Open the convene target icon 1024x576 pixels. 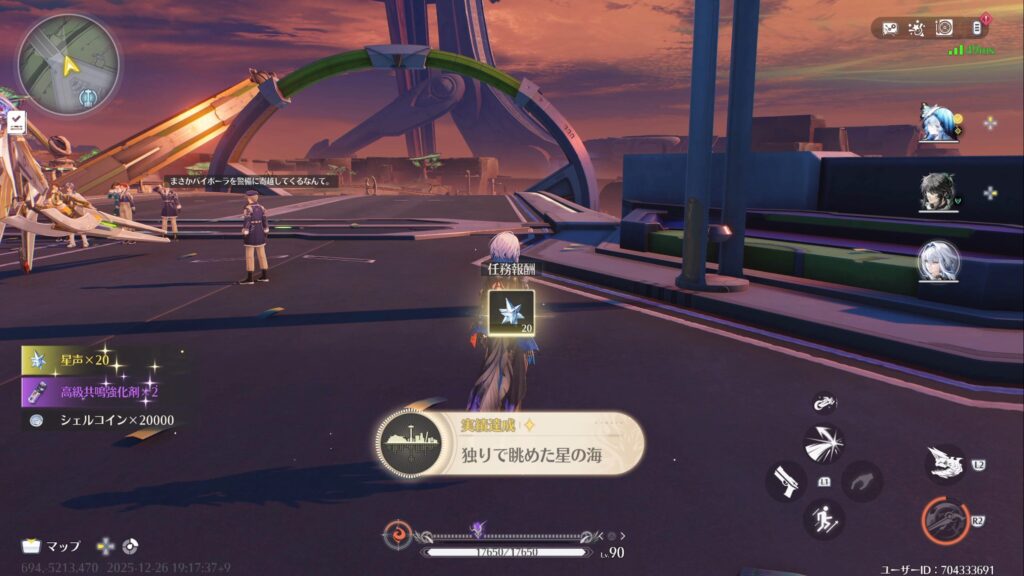coord(943,29)
